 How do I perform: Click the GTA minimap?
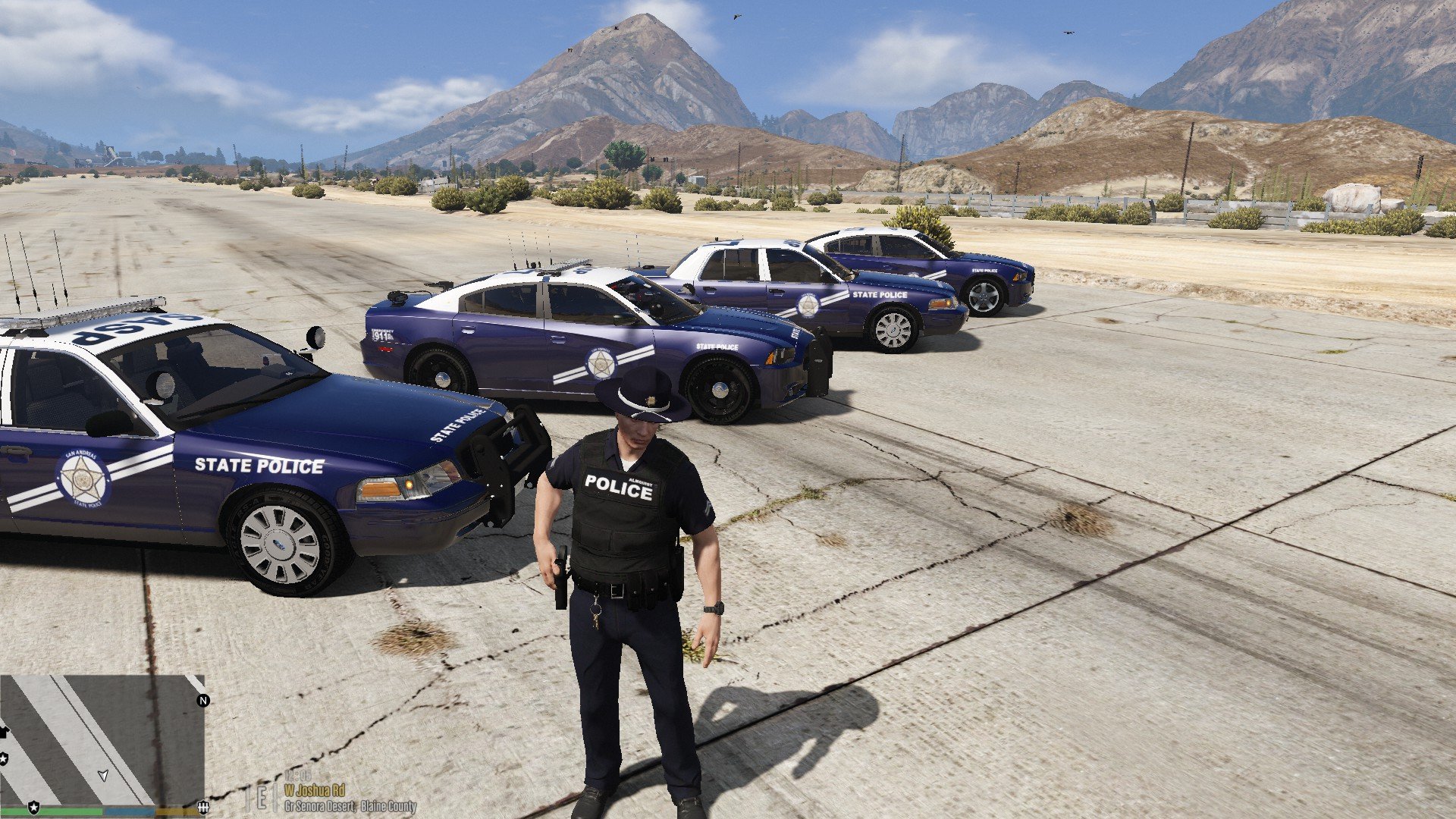click(102, 739)
